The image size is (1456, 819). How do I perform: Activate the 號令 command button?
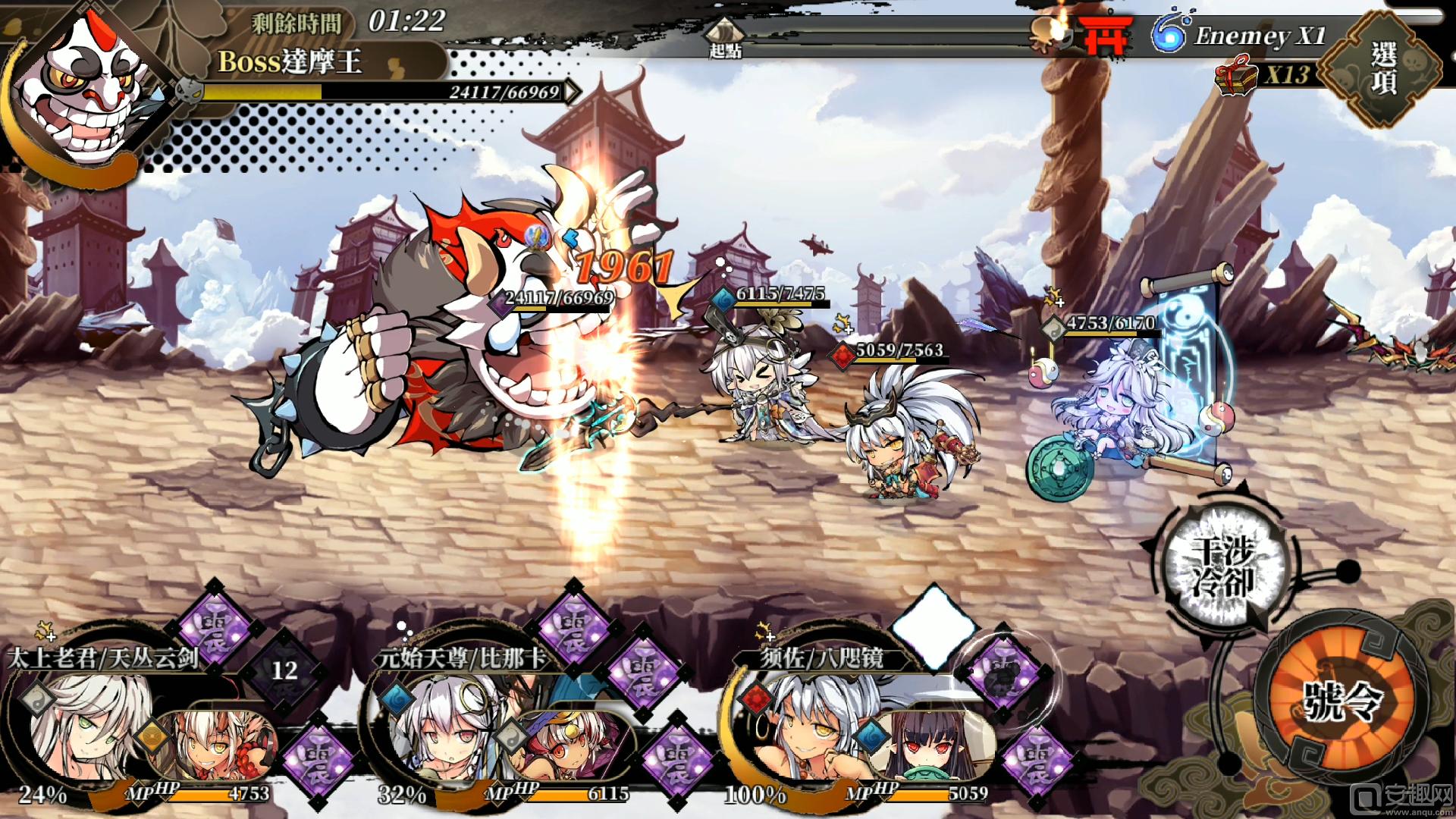(x=1340, y=699)
